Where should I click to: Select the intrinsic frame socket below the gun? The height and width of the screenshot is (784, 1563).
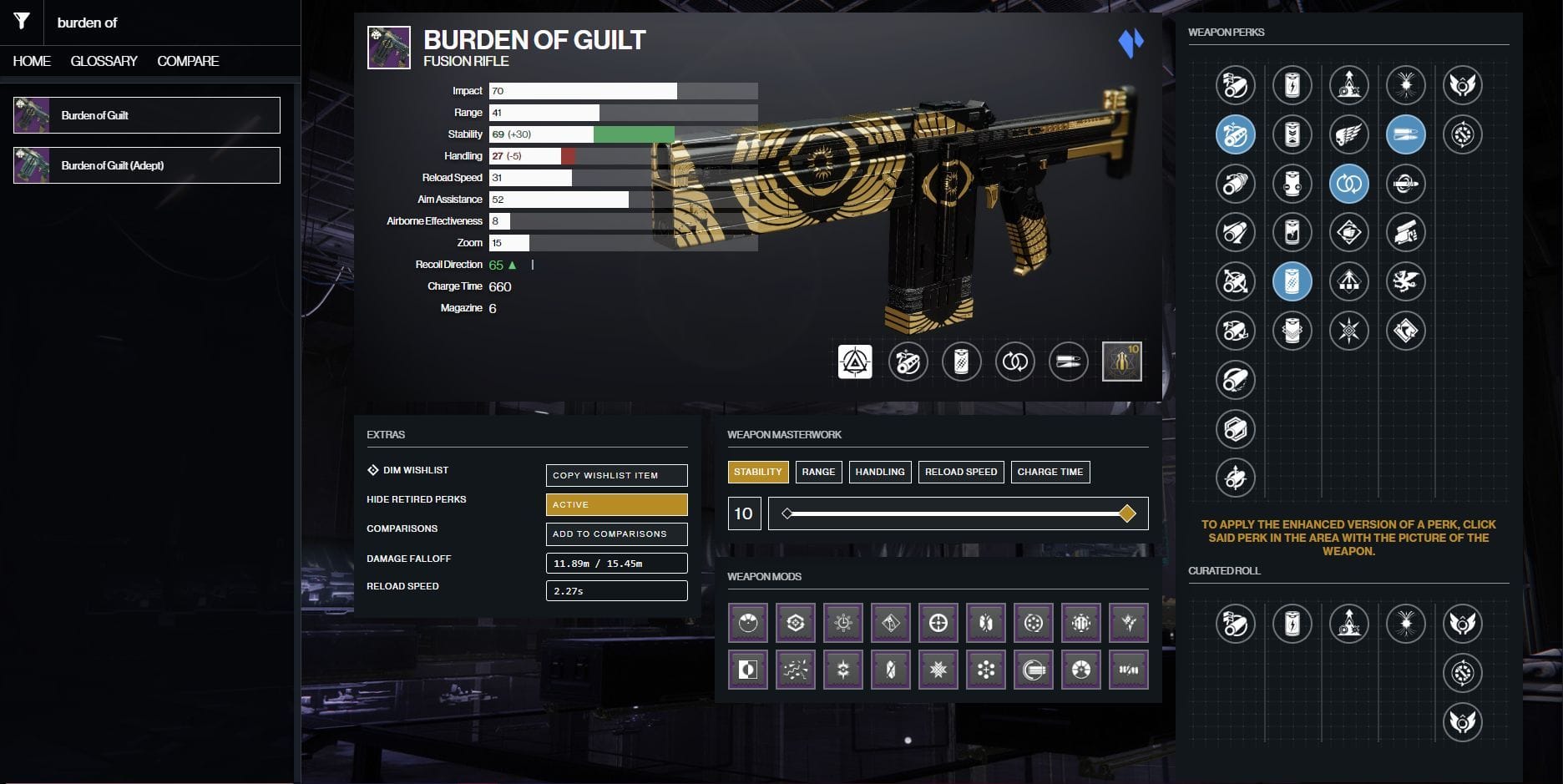pyautogui.click(x=854, y=362)
